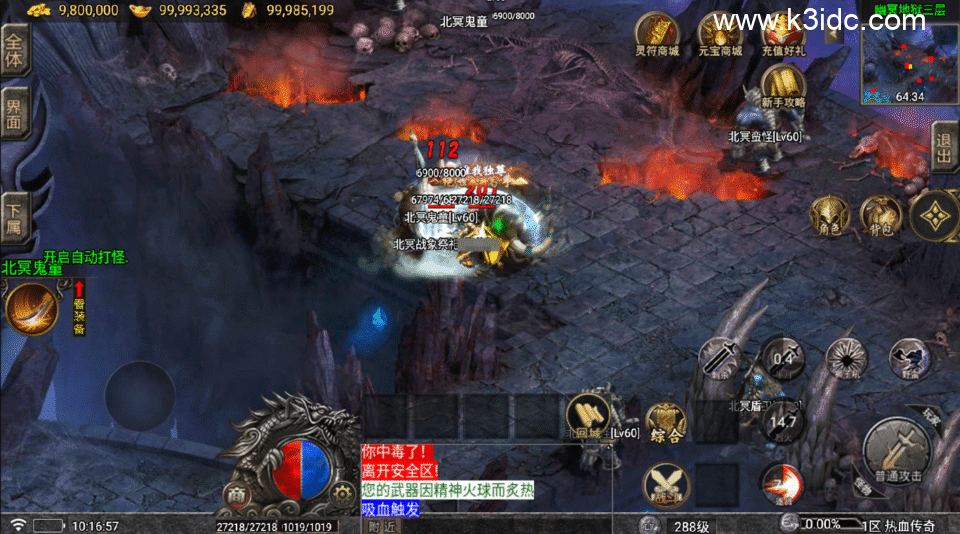
Task: Use the 回城 return-to-town scroll
Action: (x=587, y=418)
